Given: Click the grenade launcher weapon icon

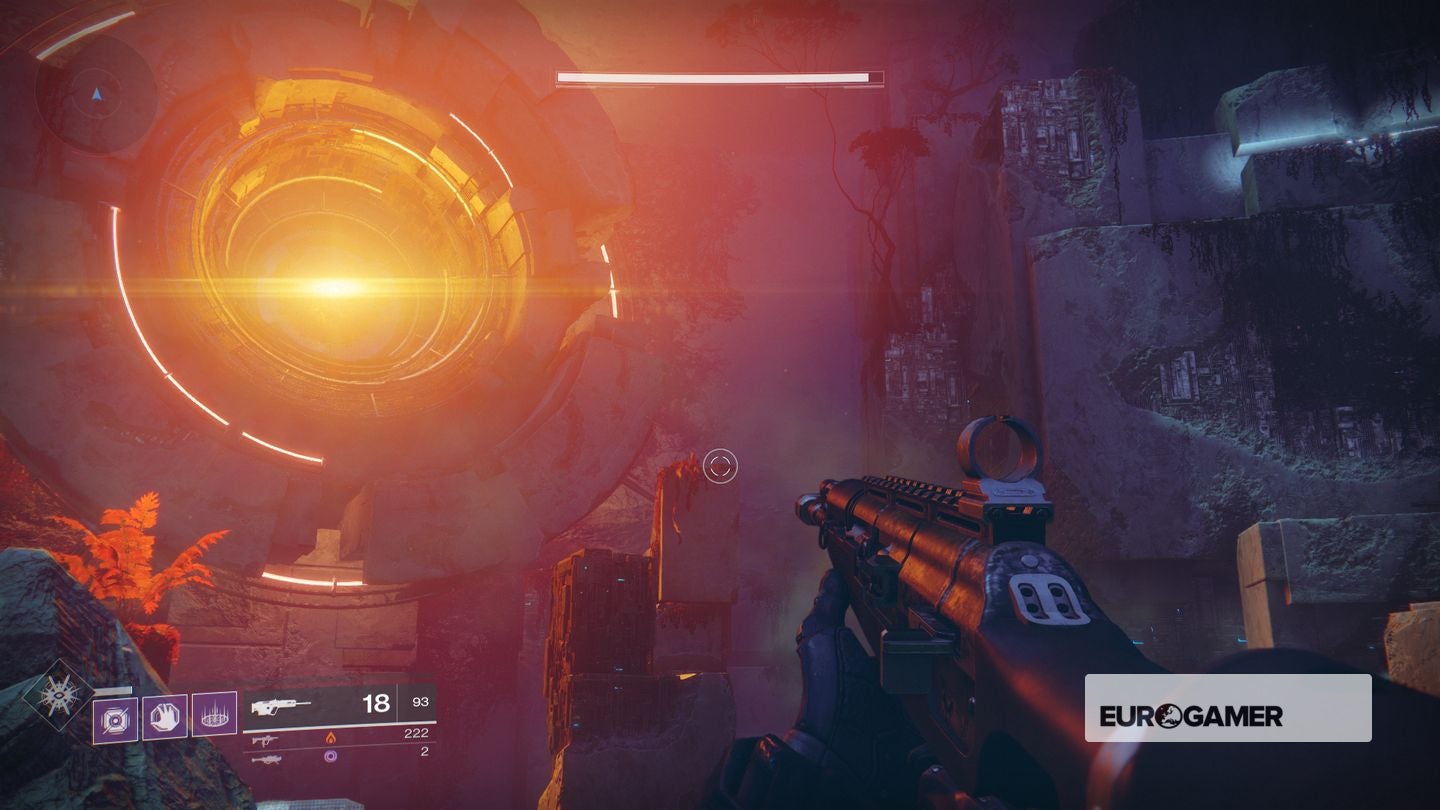Looking at the screenshot, I should [269, 759].
